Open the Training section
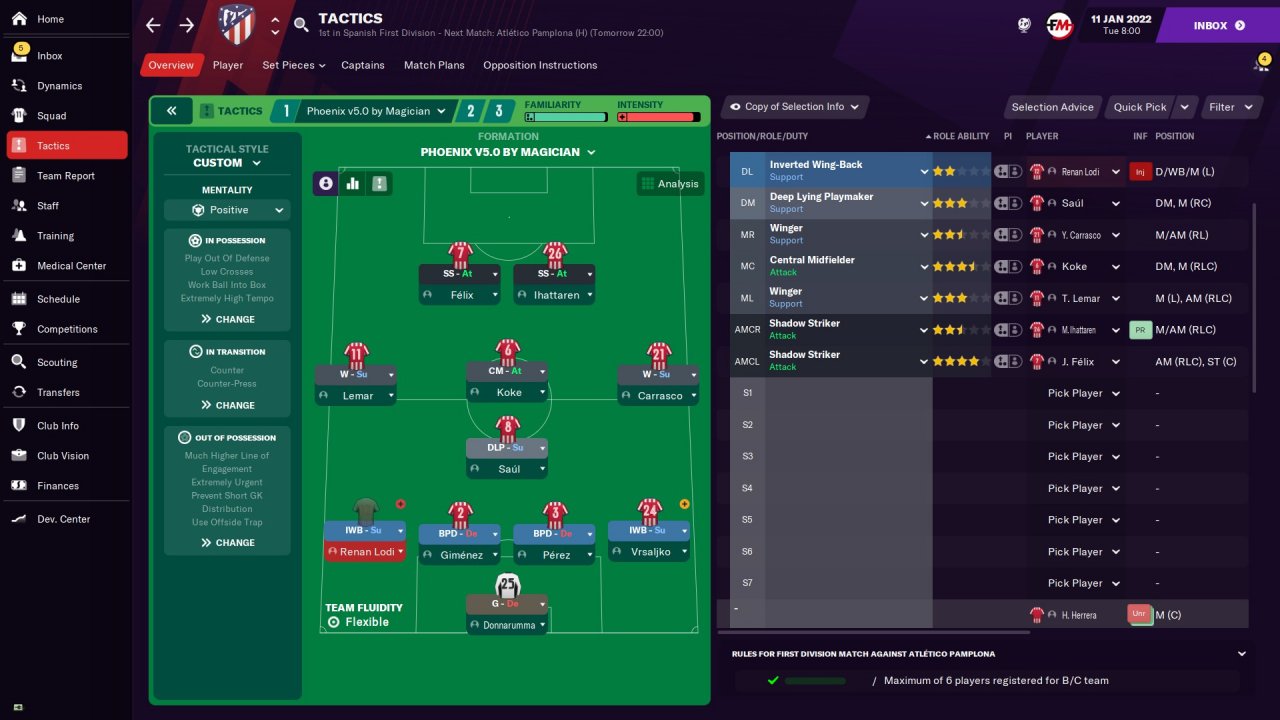This screenshot has height=720, width=1280. tap(55, 236)
